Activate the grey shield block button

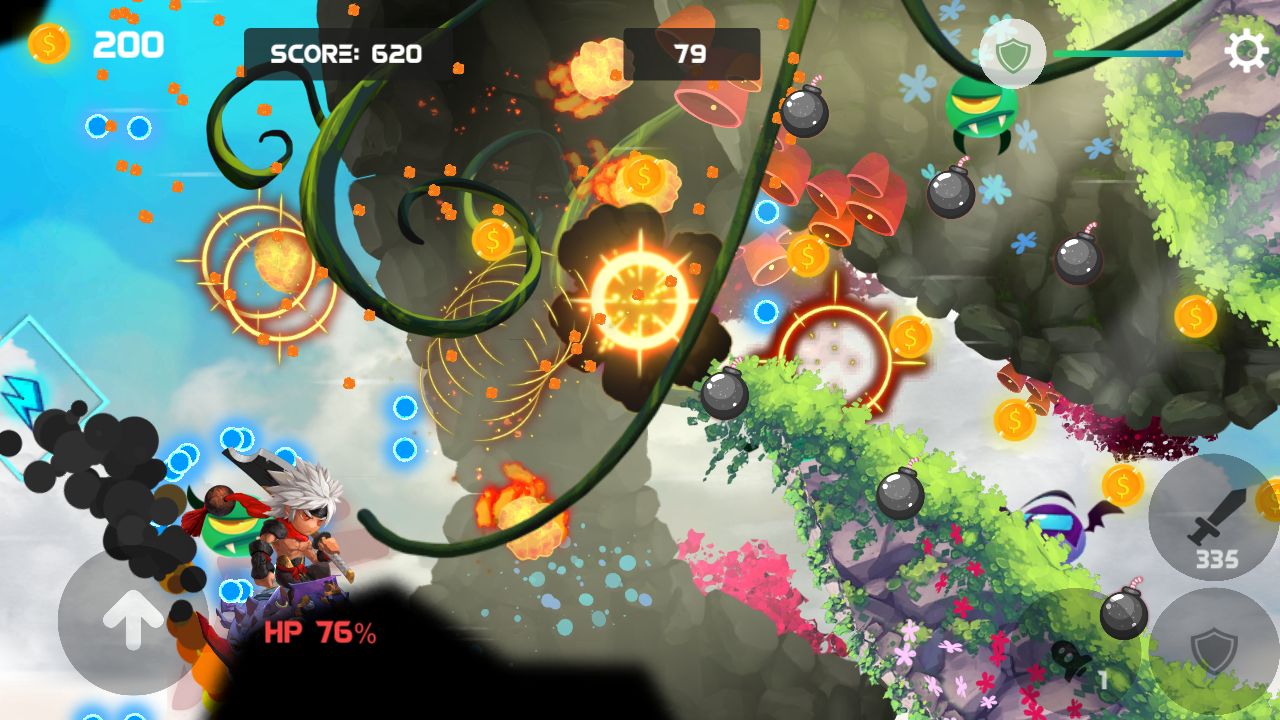tap(1213, 651)
